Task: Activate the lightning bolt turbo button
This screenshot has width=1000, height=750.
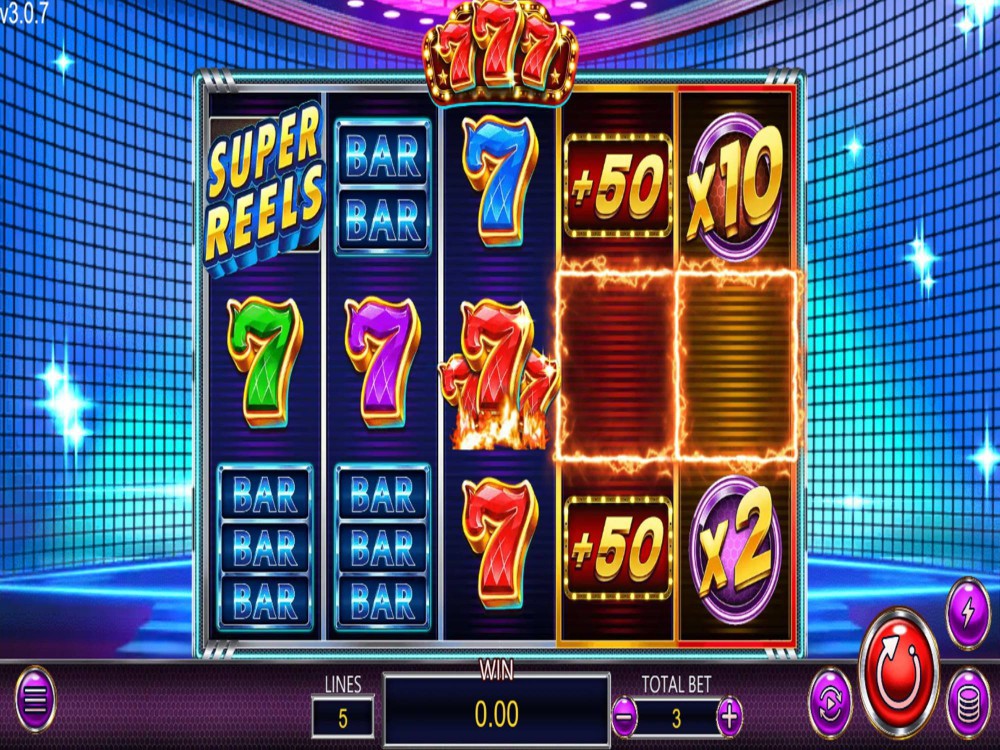Action: tap(967, 610)
